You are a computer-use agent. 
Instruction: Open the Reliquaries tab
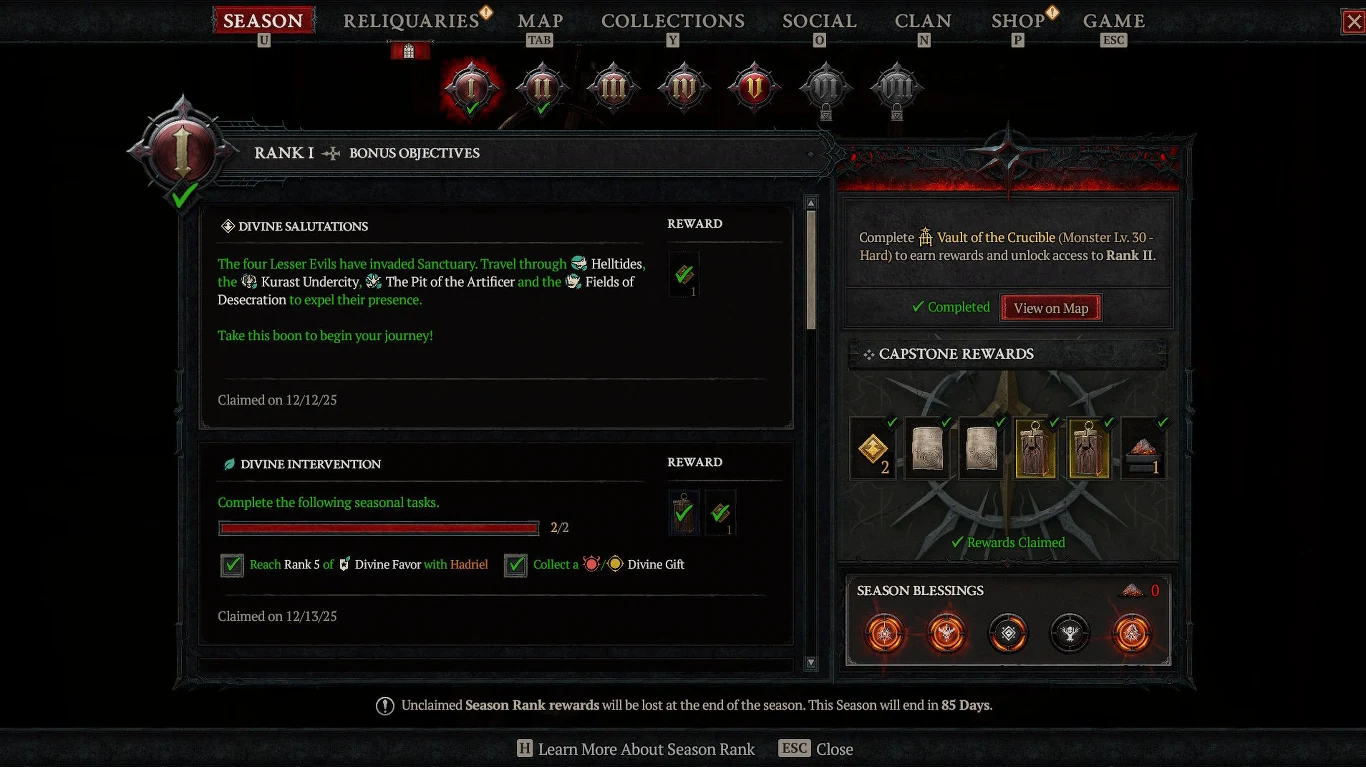point(411,21)
